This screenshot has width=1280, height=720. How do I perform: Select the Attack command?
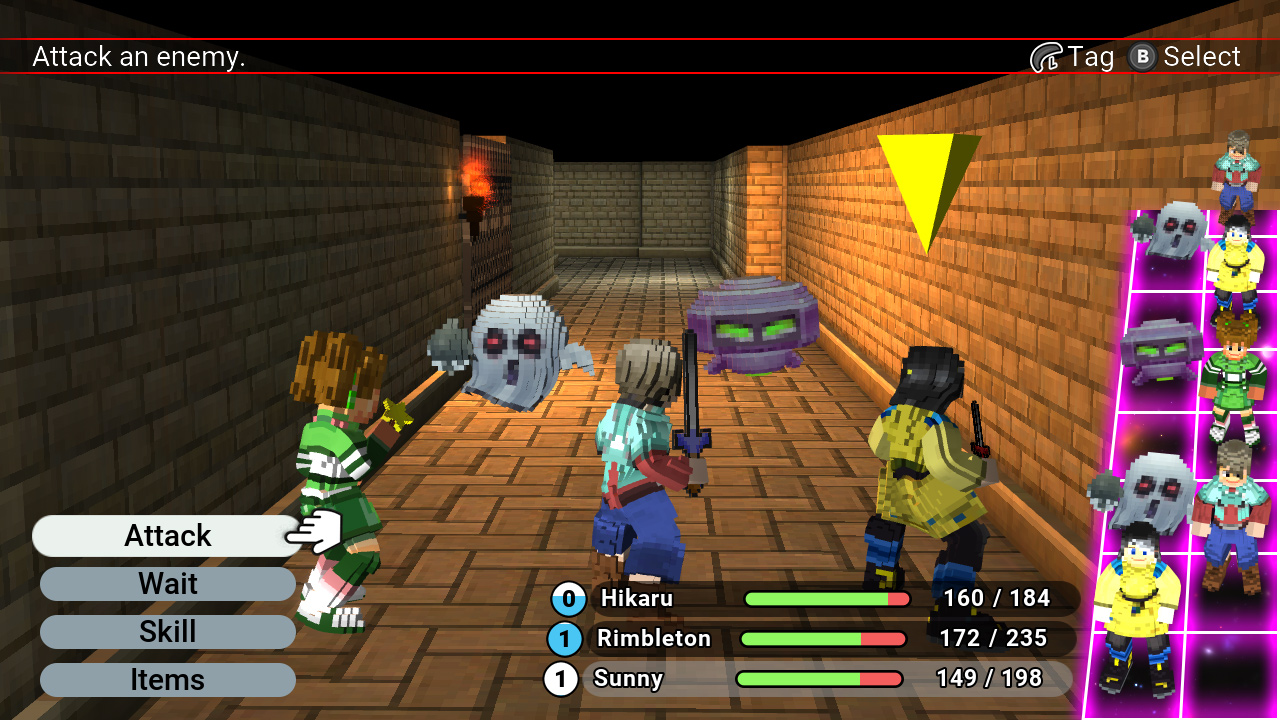[166, 536]
